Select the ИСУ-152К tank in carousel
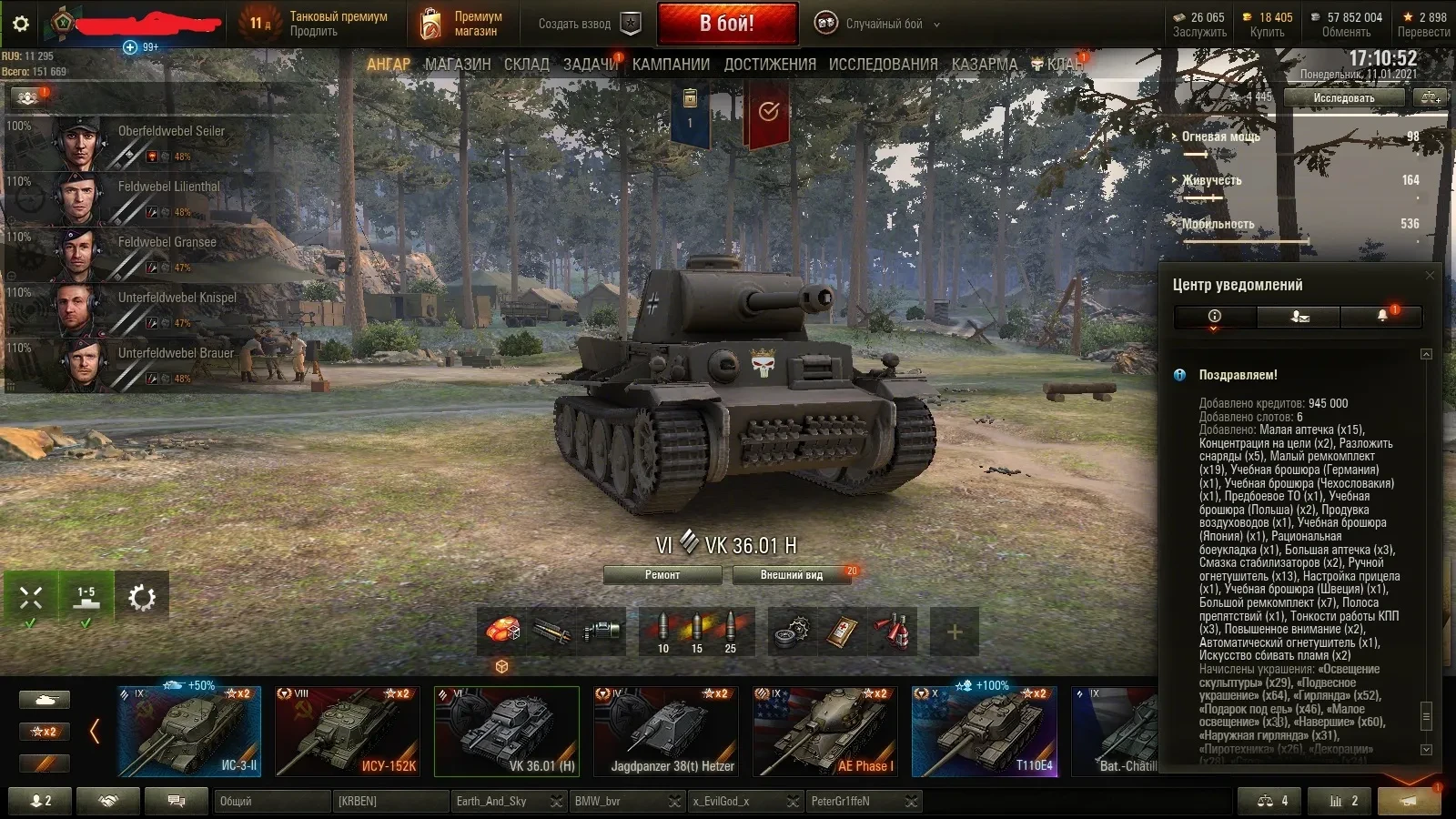Image resolution: width=1456 pixels, height=819 pixels. click(348, 731)
